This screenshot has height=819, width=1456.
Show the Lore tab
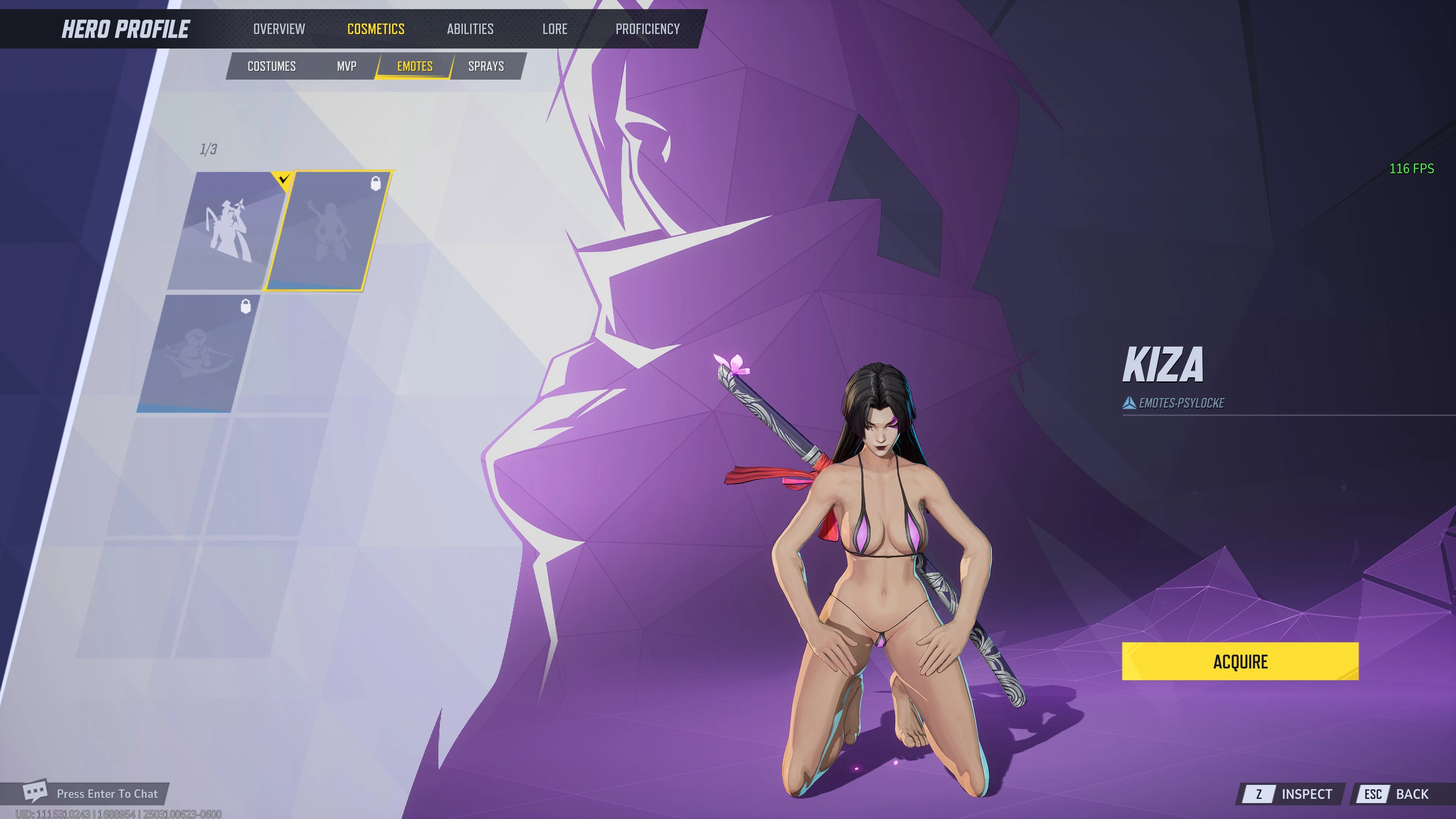click(x=554, y=29)
